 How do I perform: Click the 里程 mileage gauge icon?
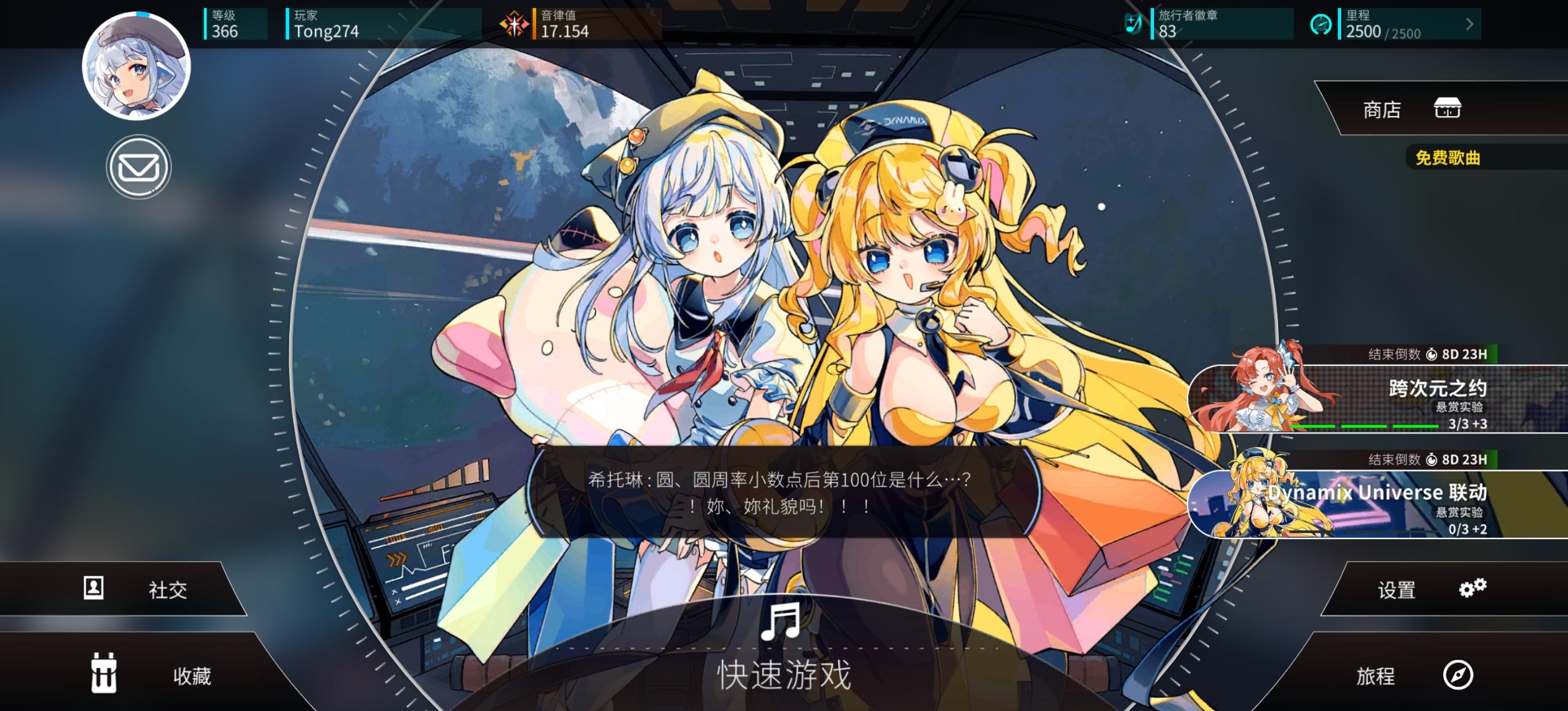tap(1324, 24)
